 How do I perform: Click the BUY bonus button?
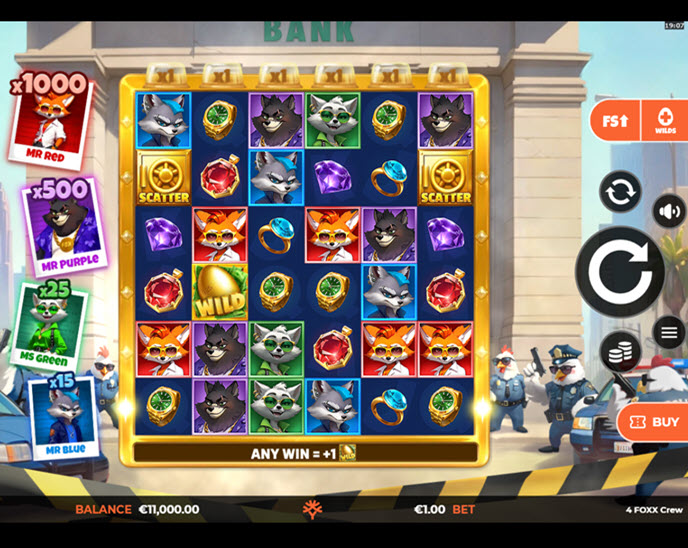pos(654,422)
